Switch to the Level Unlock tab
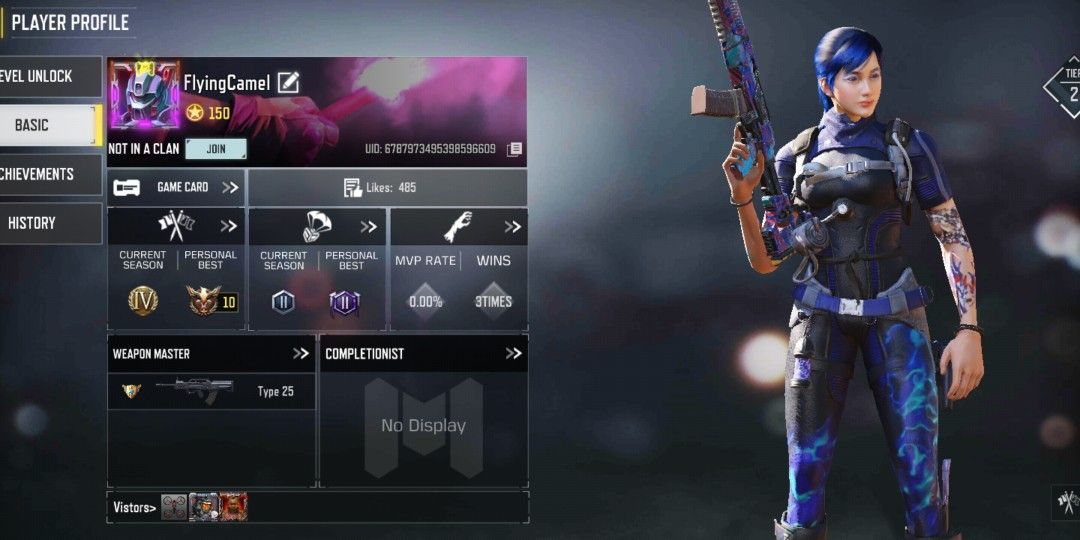Viewport: 1080px width, 540px height. pos(50,77)
